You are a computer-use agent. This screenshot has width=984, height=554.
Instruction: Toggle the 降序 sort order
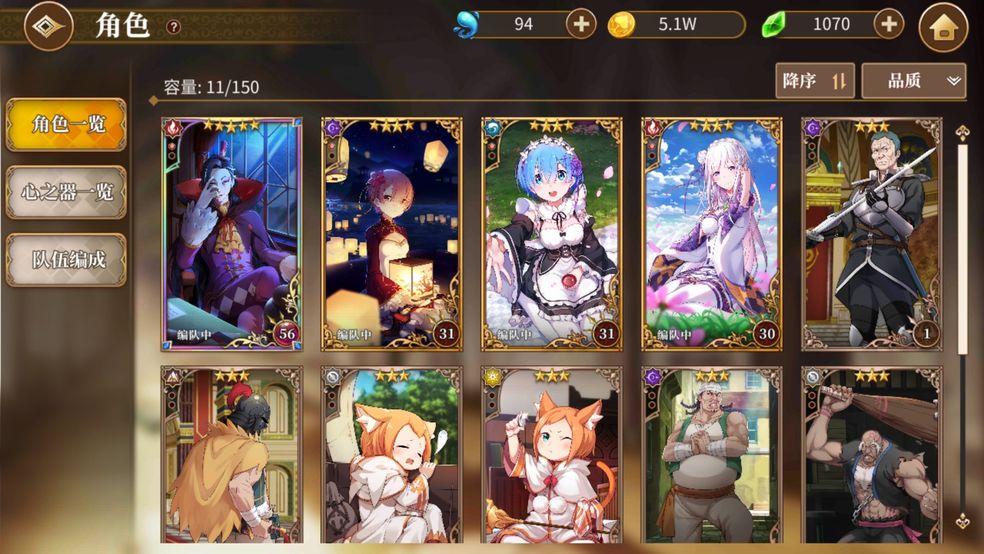[814, 81]
